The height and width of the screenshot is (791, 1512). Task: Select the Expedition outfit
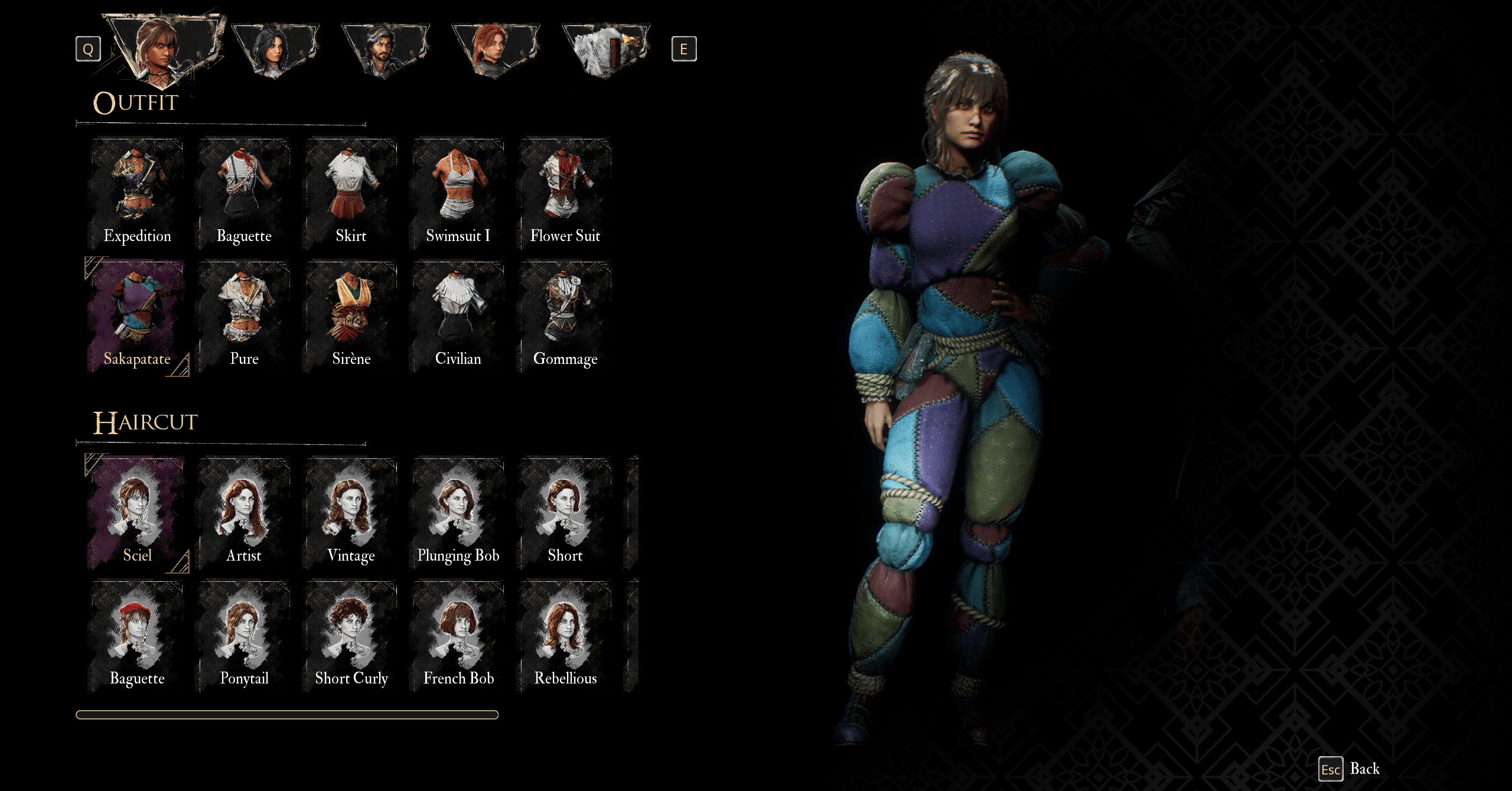[x=136, y=193]
